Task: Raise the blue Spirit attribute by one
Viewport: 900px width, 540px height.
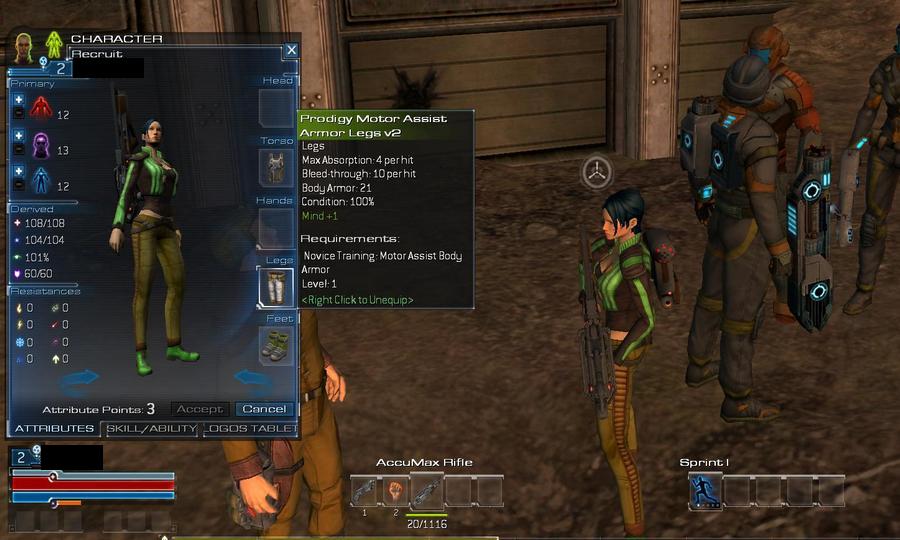Action: 18,171
